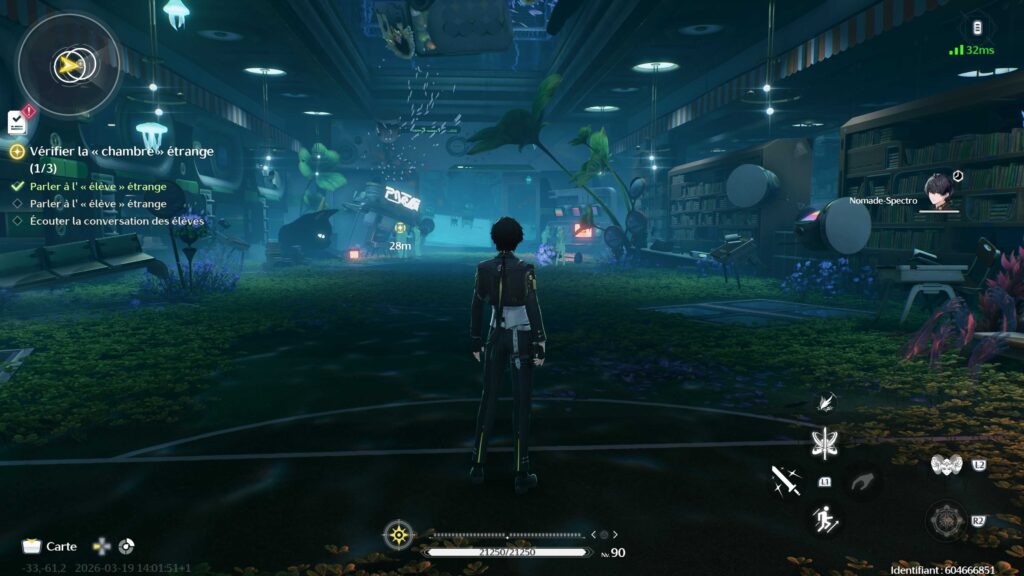Open the quest log checklist icon
Screen dimensions: 1024x576
pyautogui.click(x=17, y=122)
